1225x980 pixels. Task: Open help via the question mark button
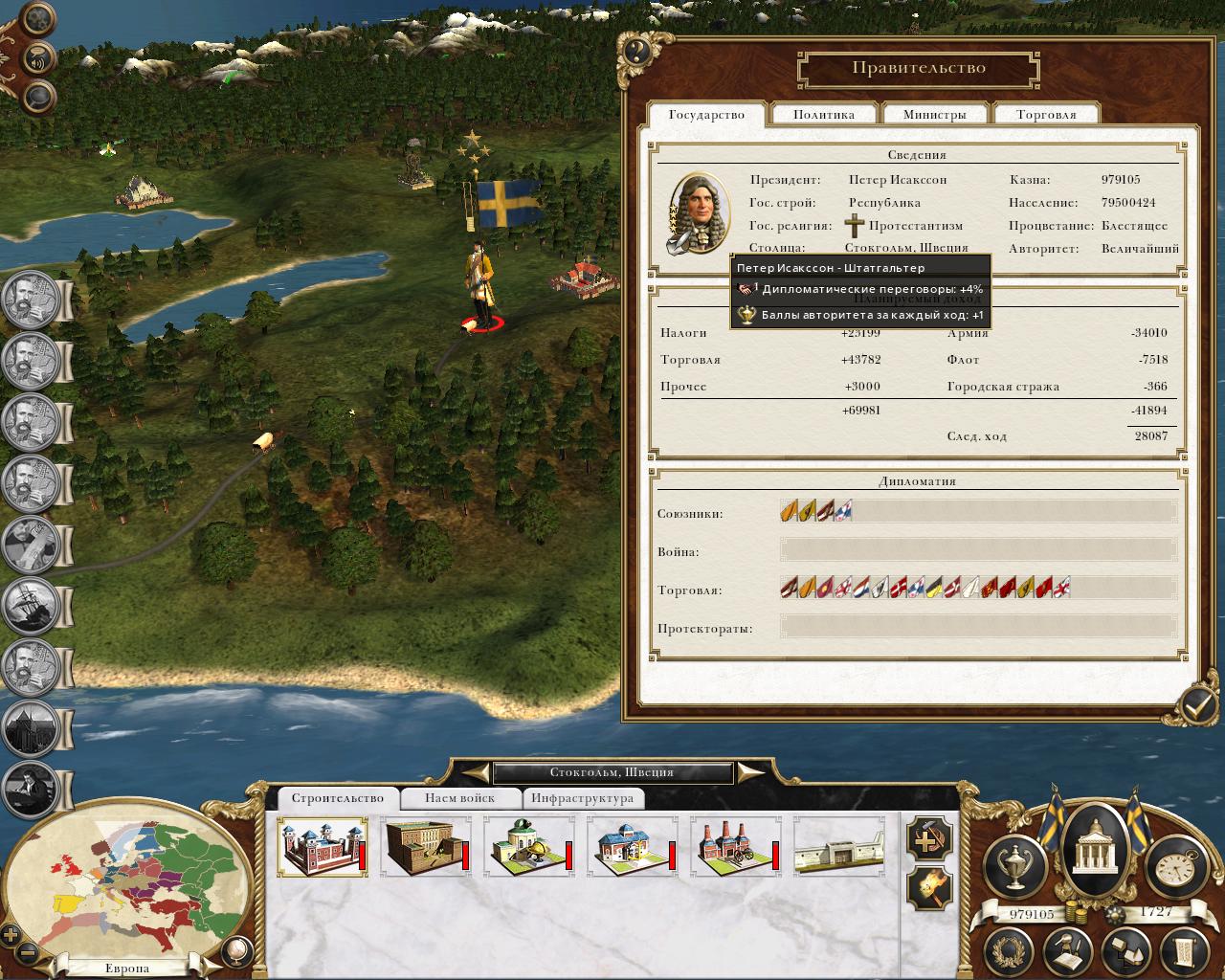click(635, 51)
